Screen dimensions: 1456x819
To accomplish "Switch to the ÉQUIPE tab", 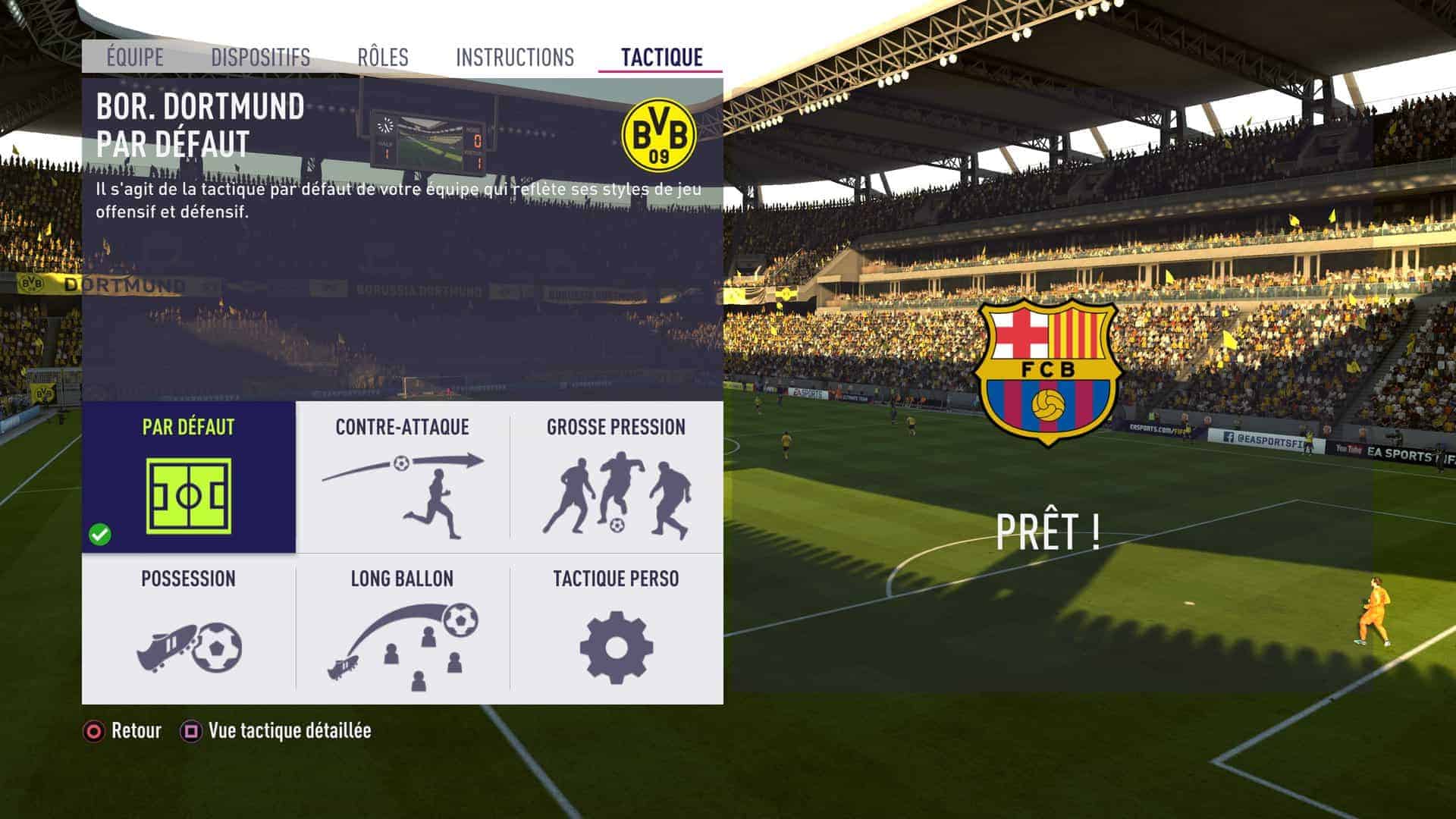I will [x=135, y=58].
